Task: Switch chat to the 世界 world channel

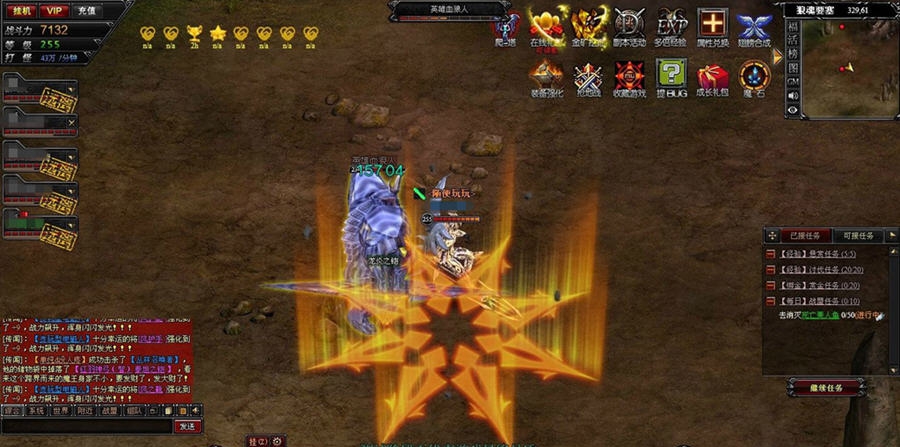Action: [x=61, y=410]
